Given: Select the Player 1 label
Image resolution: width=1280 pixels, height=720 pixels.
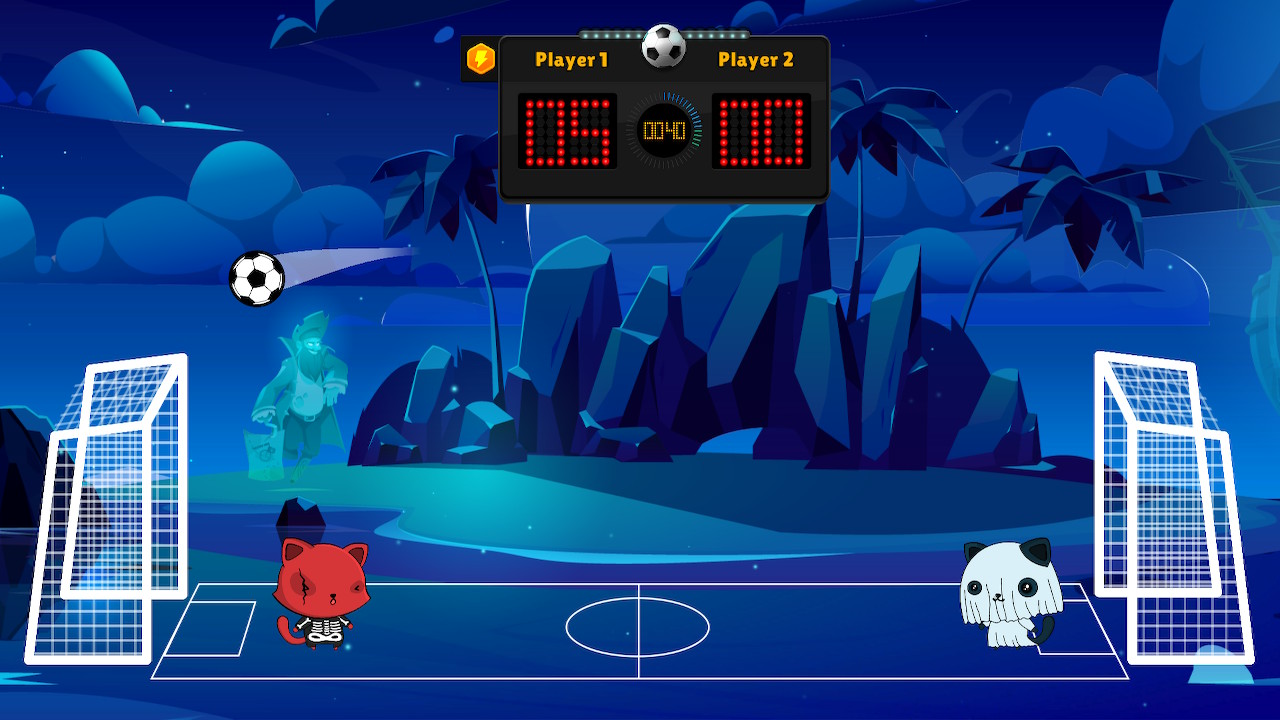Looking at the screenshot, I should coord(571,60).
